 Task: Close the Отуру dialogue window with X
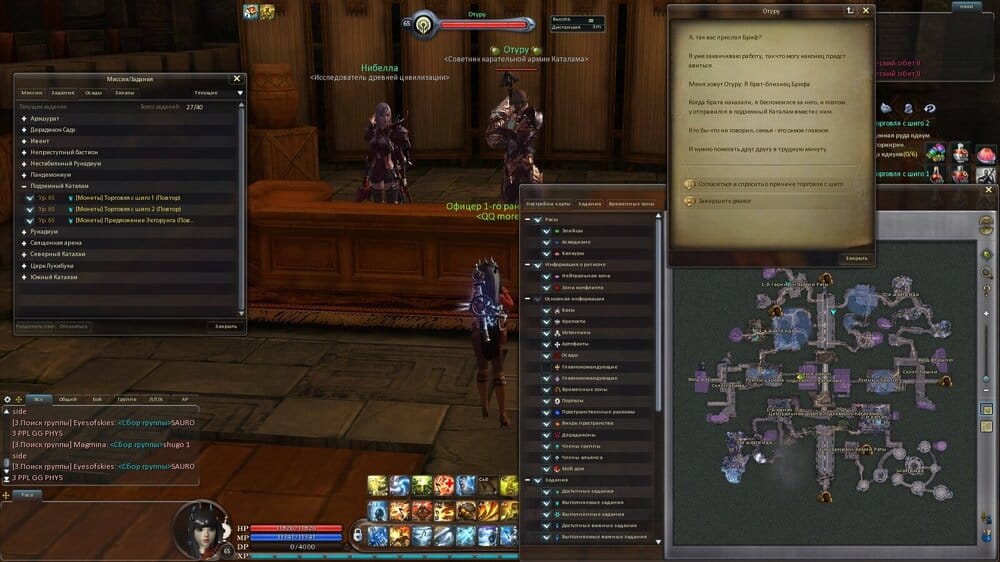[866, 10]
